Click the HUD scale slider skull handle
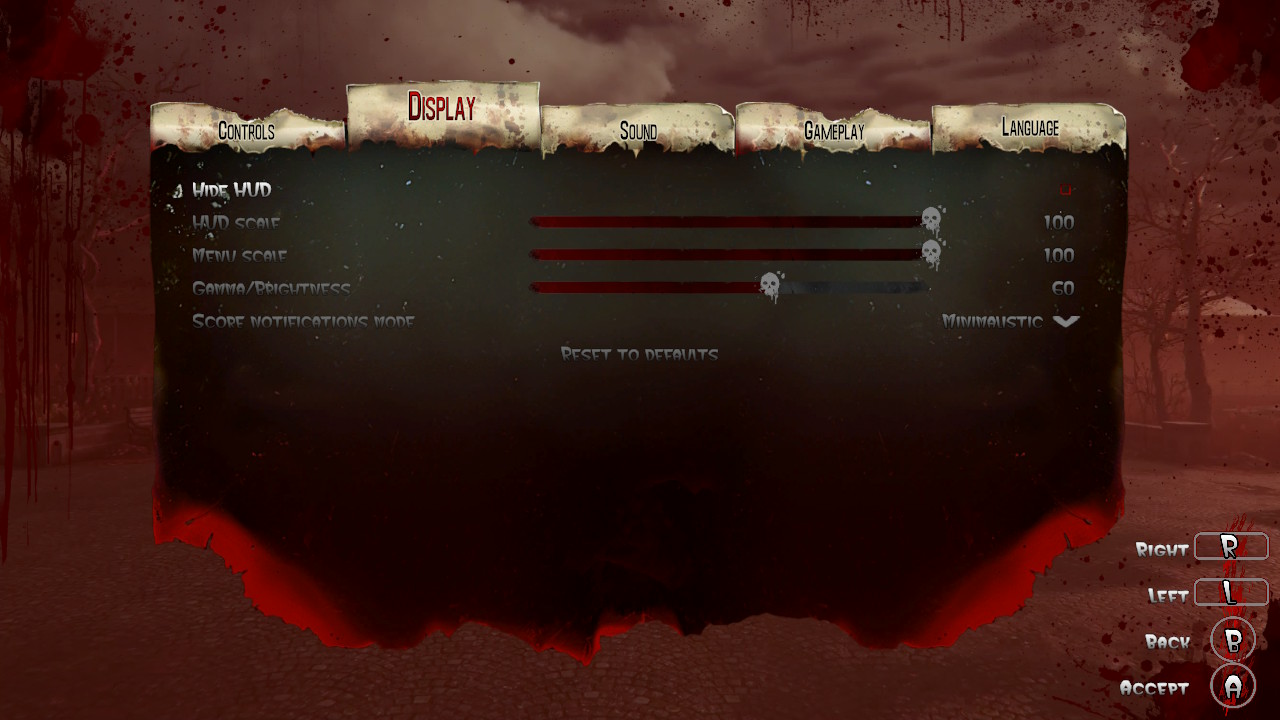This screenshot has height=720, width=1280. (x=931, y=221)
